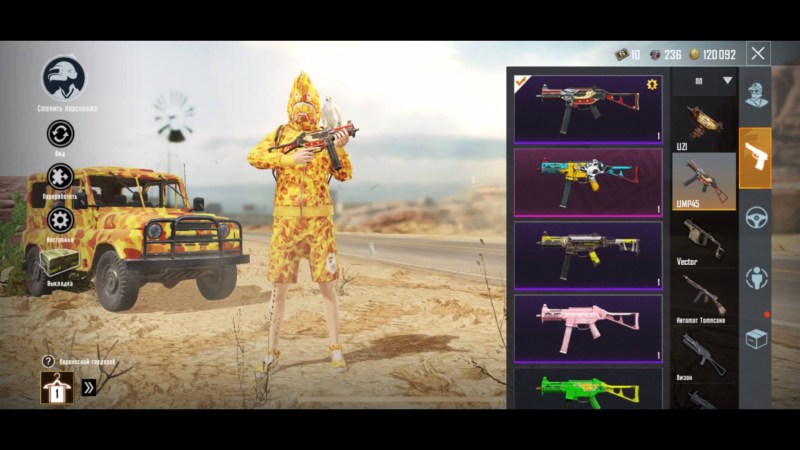Click the portable wardrobe question mark
The image size is (800, 450).
[x=47, y=361]
